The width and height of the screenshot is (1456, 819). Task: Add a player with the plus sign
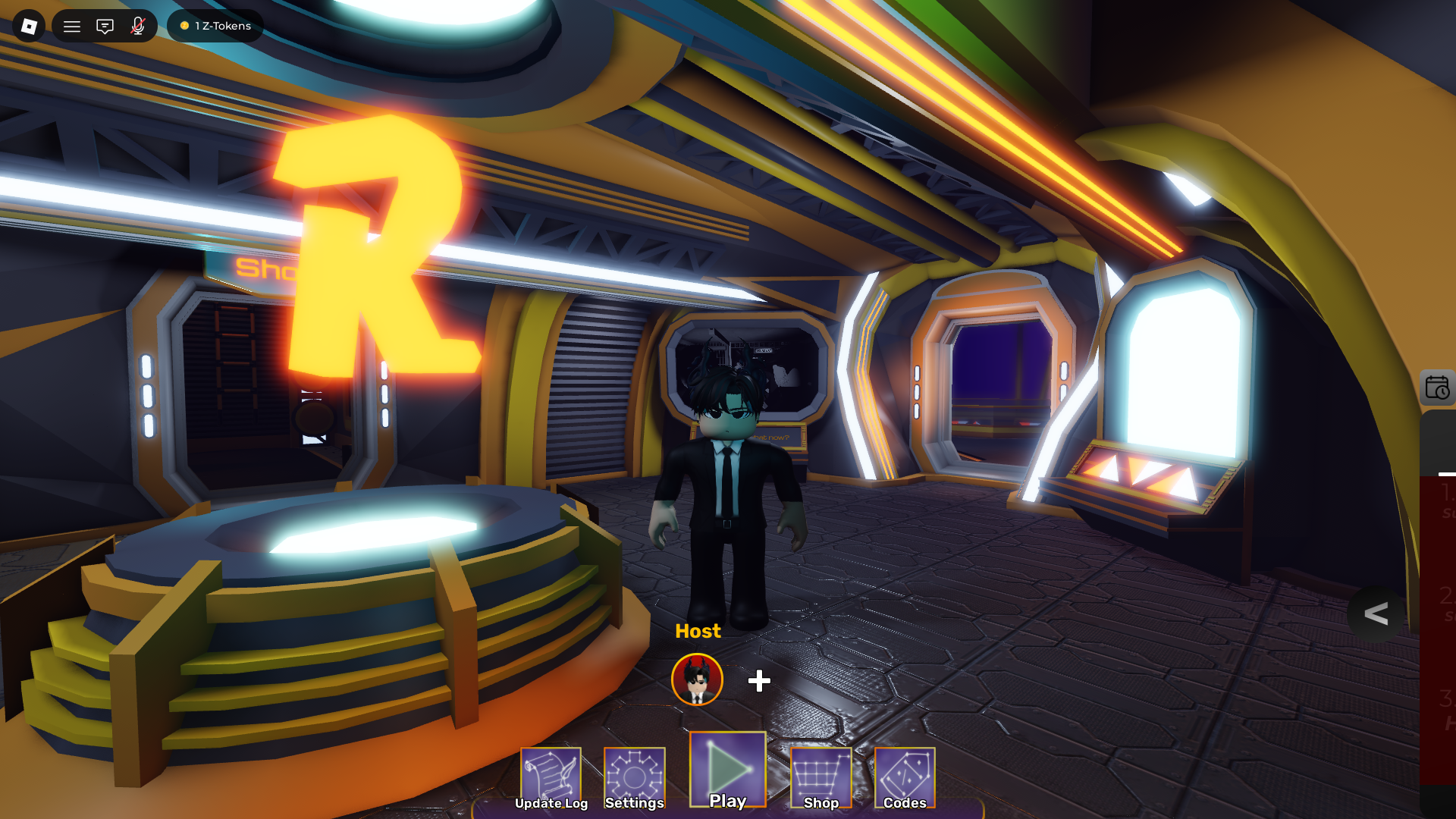(x=758, y=681)
